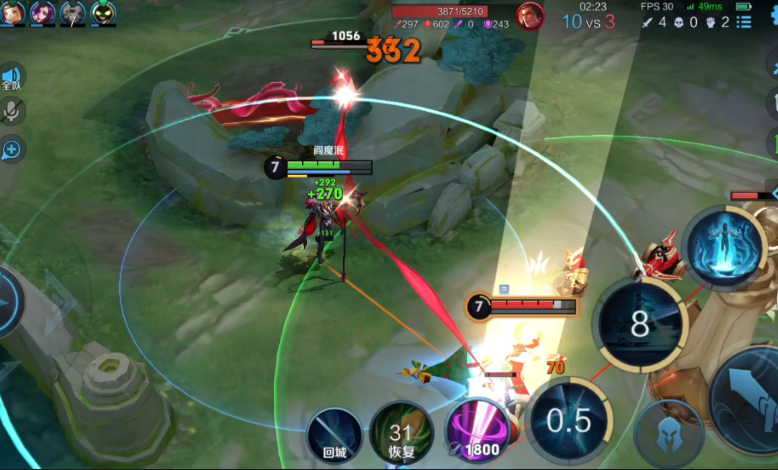778x470 pixels.
Task: Select the purple-haired teammate portrait
Action: (43, 12)
